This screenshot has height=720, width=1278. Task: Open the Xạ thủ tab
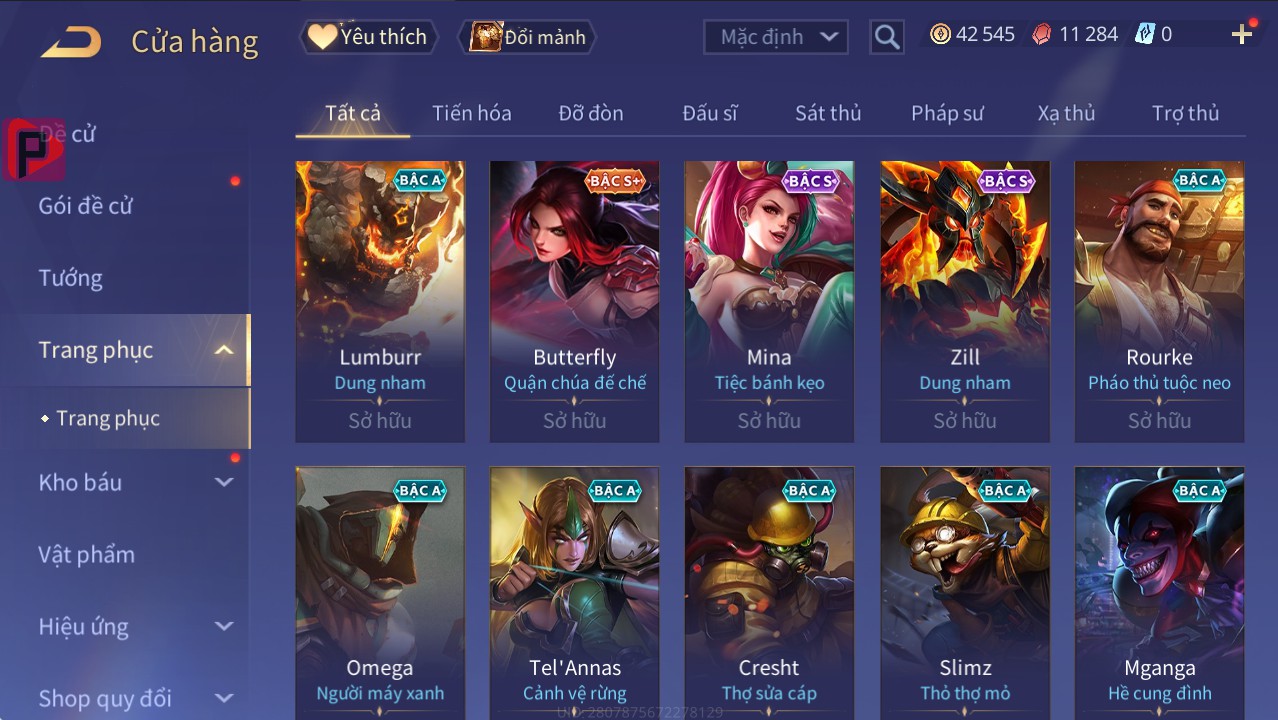(1065, 113)
